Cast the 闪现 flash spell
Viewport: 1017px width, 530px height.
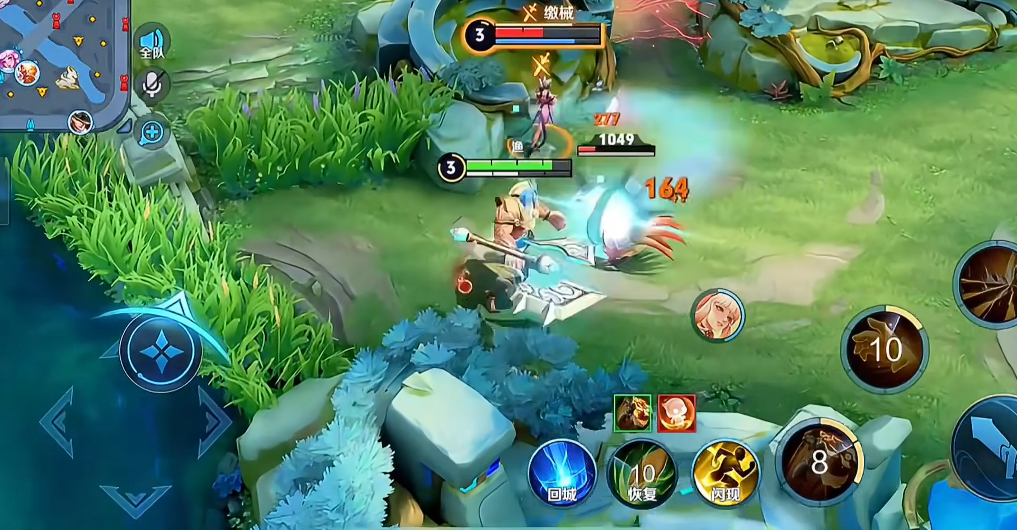725,471
